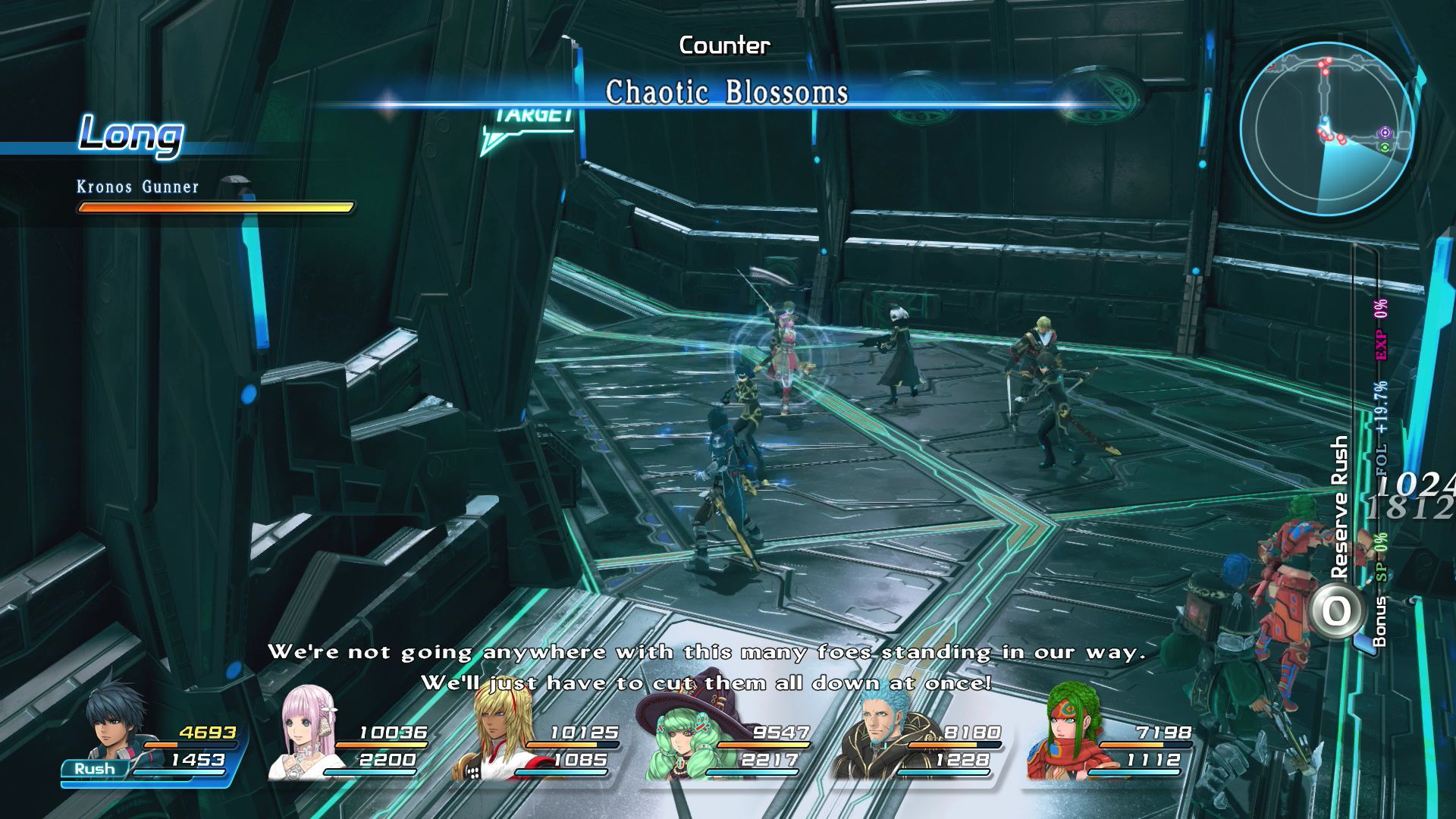The width and height of the screenshot is (1456, 819).
Task: Click the circular minimap
Action: pyautogui.click(x=1327, y=127)
